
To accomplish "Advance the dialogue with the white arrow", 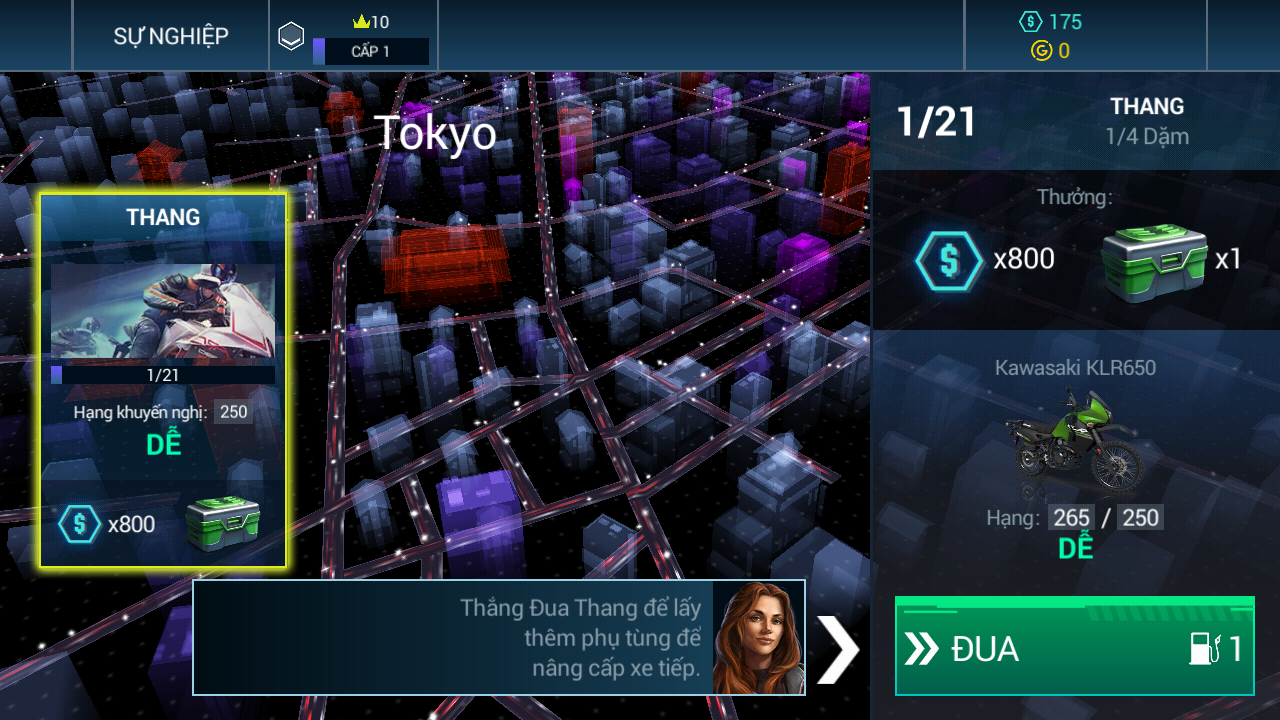I will (x=837, y=649).
